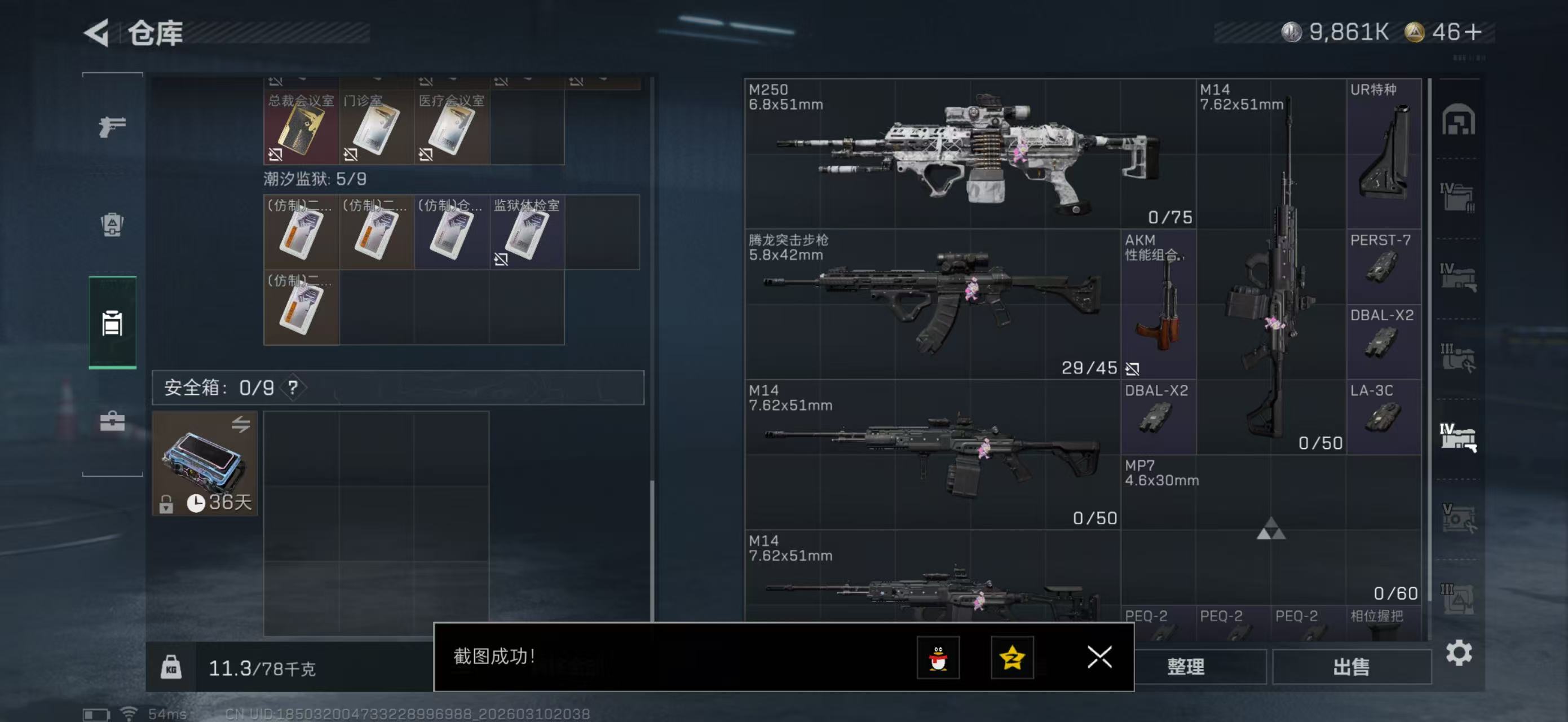The image size is (1568, 722).
Task: Open the backpack category tab
Action: click(x=113, y=224)
